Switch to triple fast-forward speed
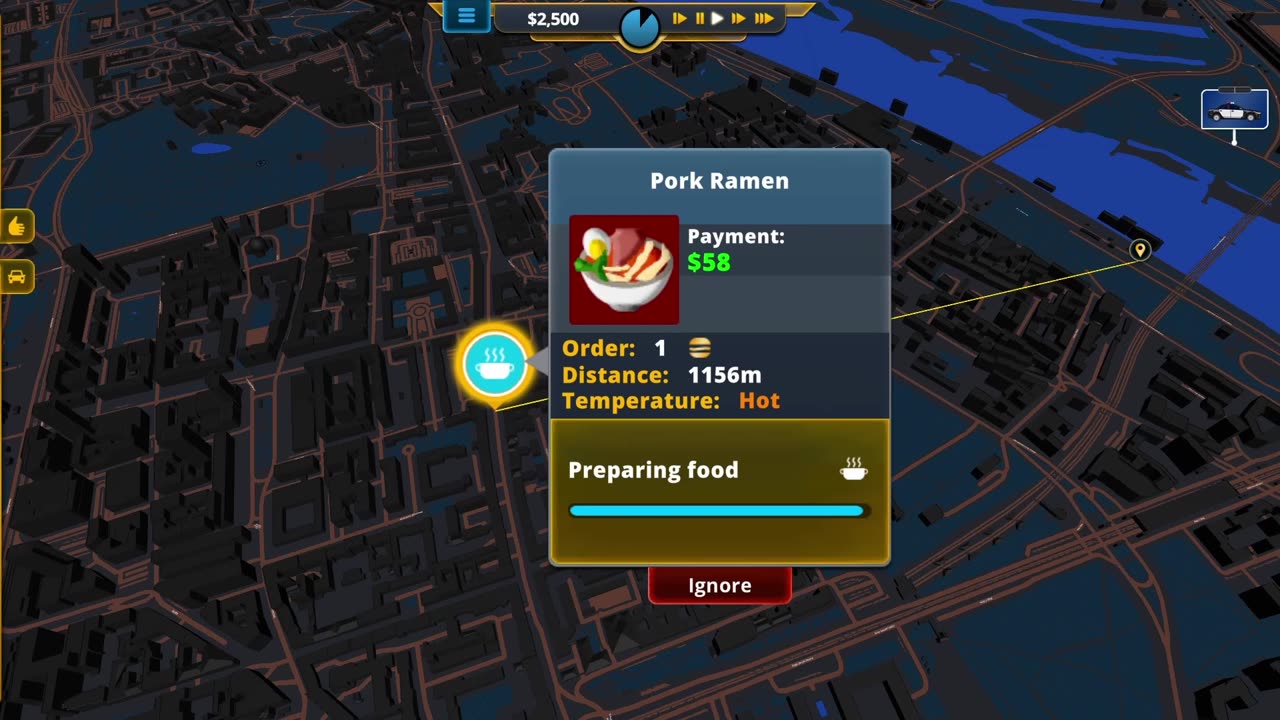The height and width of the screenshot is (720, 1280). (764, 18)
